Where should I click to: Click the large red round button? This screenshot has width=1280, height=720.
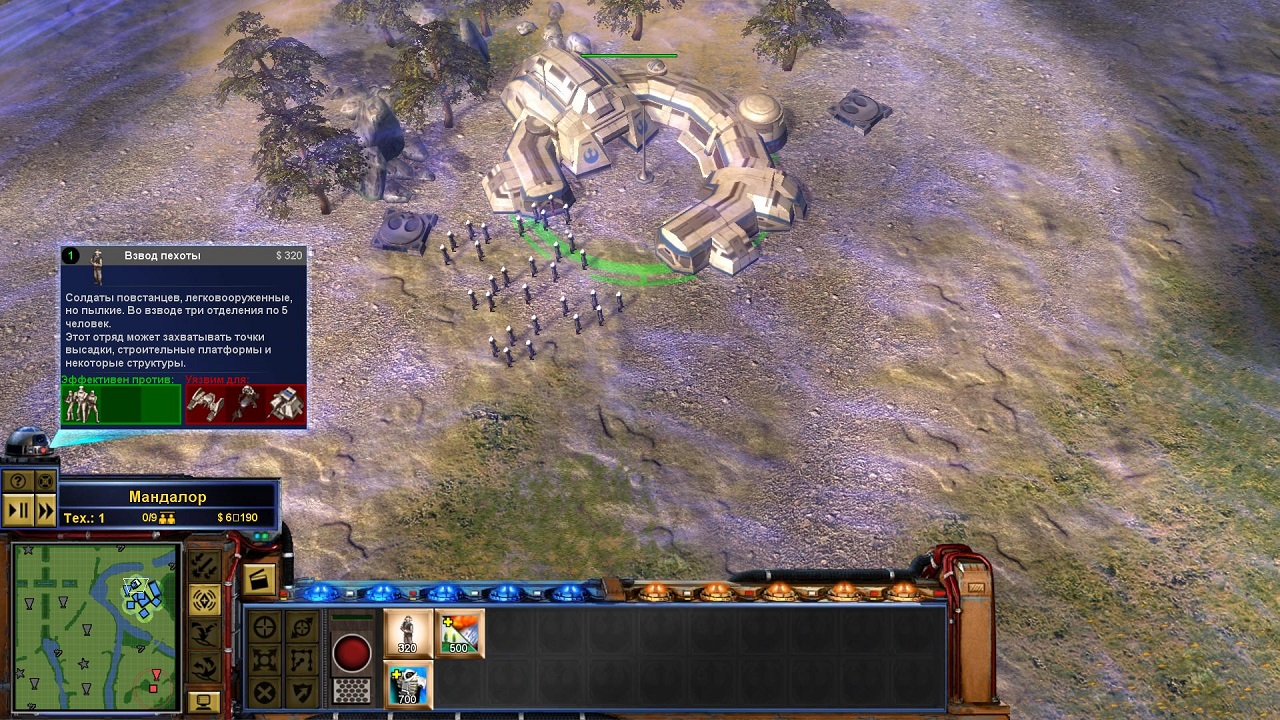pos(351,653)
